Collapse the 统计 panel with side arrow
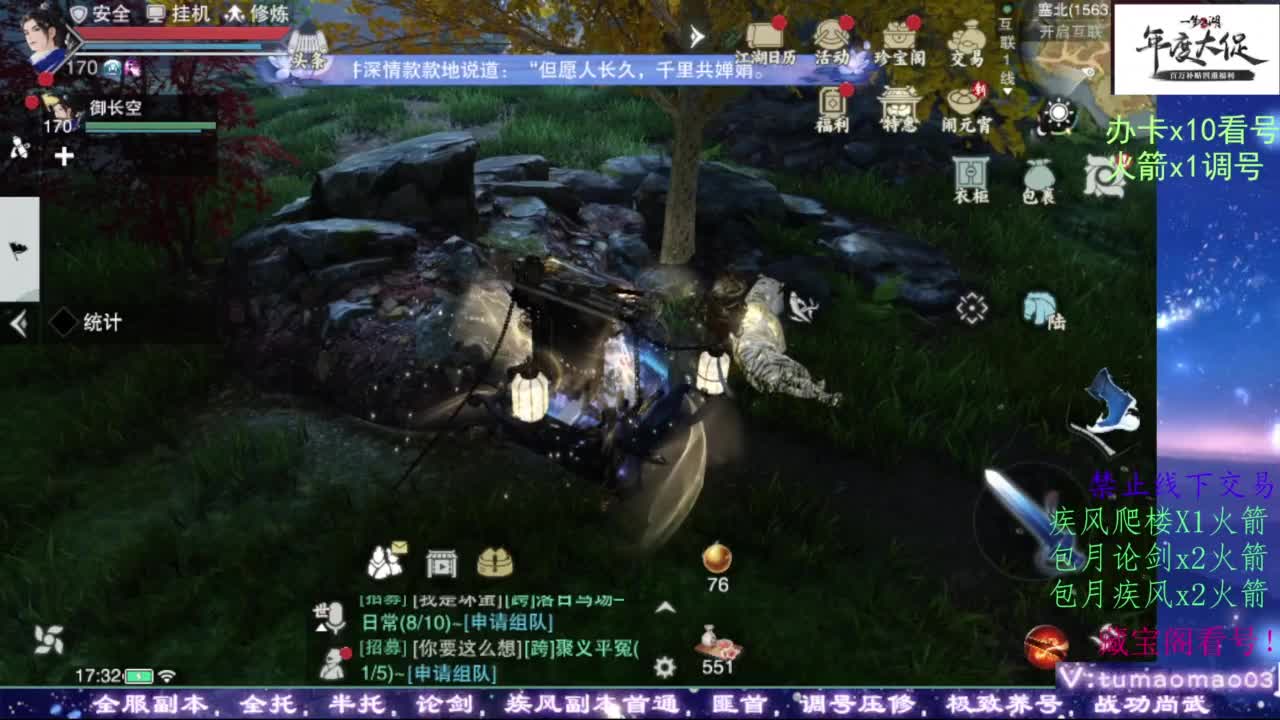1280x720 pixels. pyautogui.click(x=16, y=322)
